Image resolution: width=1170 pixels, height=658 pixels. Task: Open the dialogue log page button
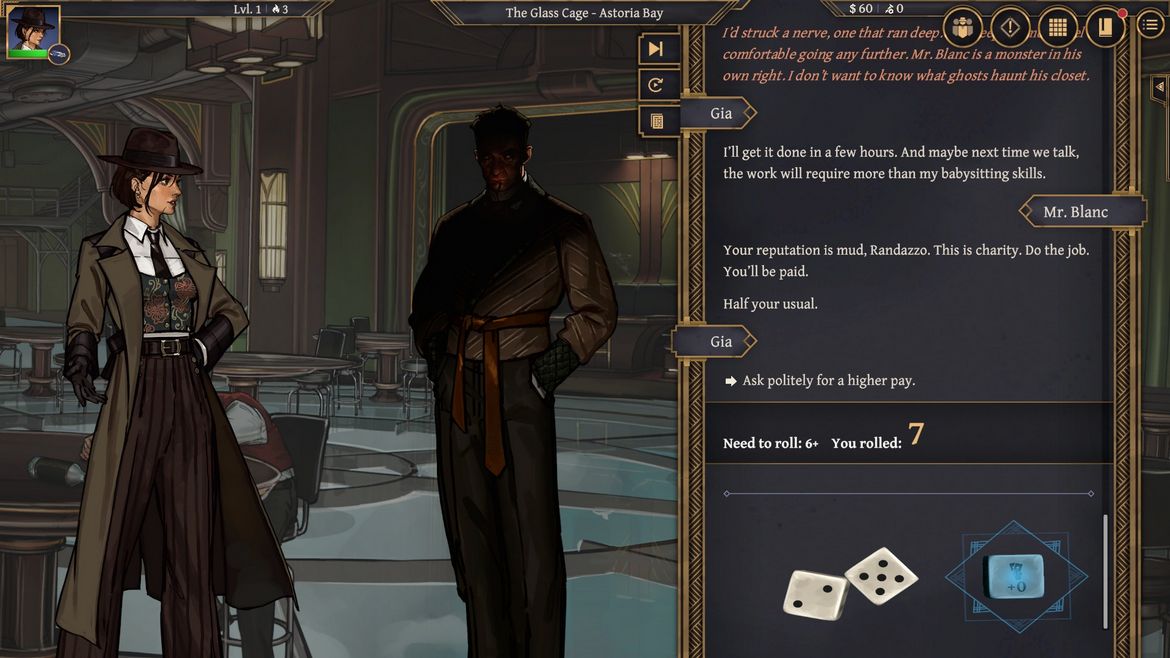tap(656, 121)
